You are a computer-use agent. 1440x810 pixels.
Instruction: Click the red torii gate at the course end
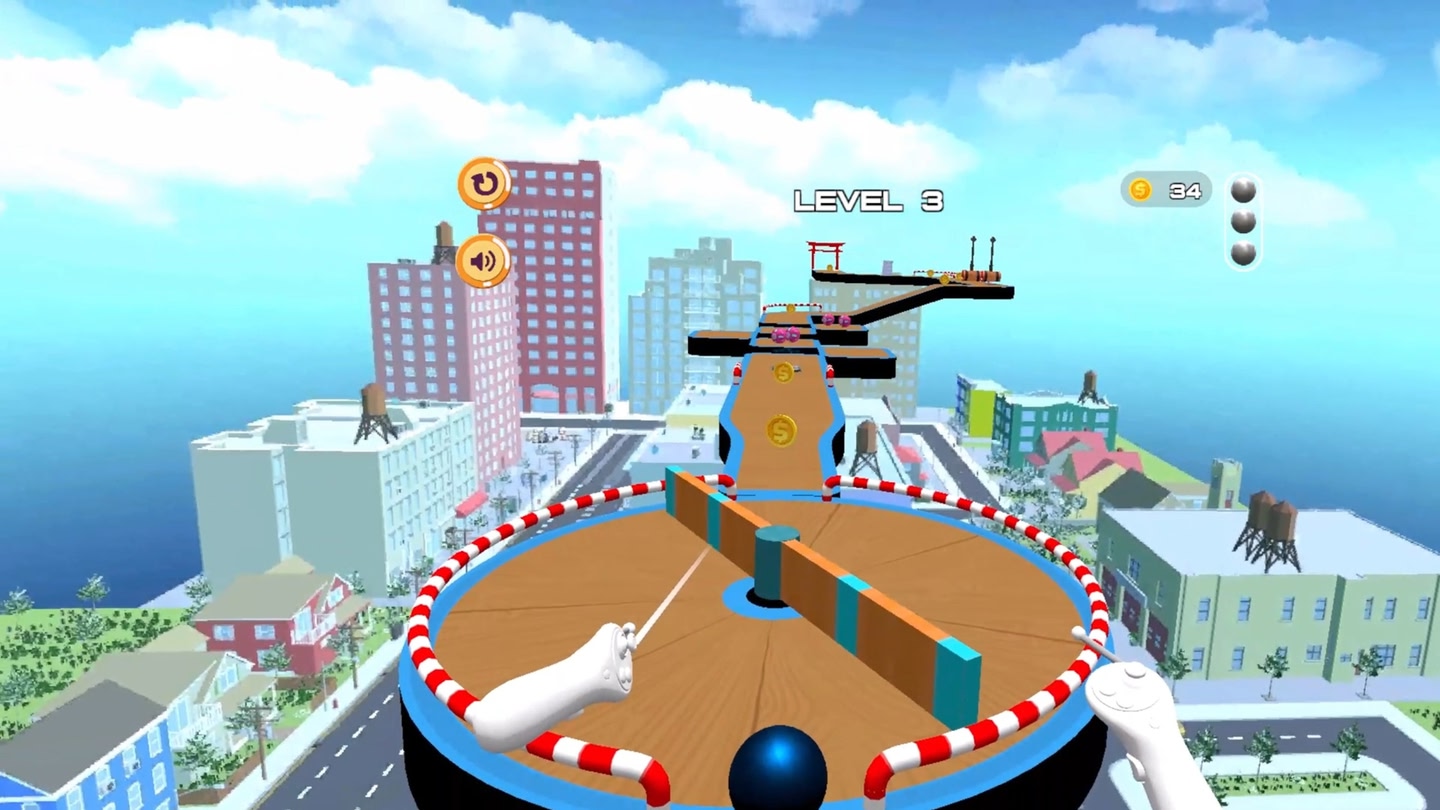(x=823, y=257)
